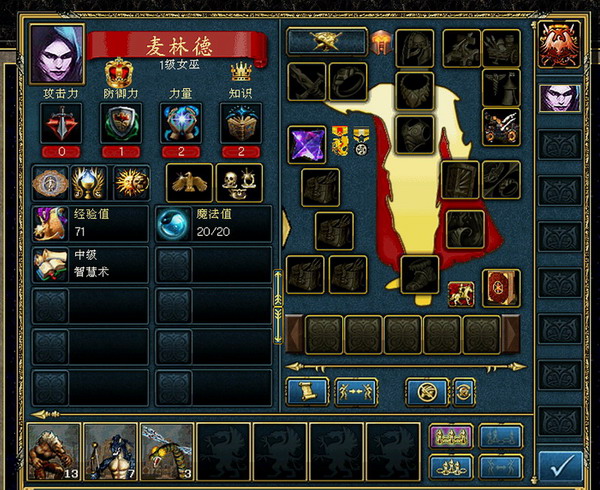The height and width of the screenshot is (490, 600).
Task: Open the skull and scales icon
Action: [239, 183]
